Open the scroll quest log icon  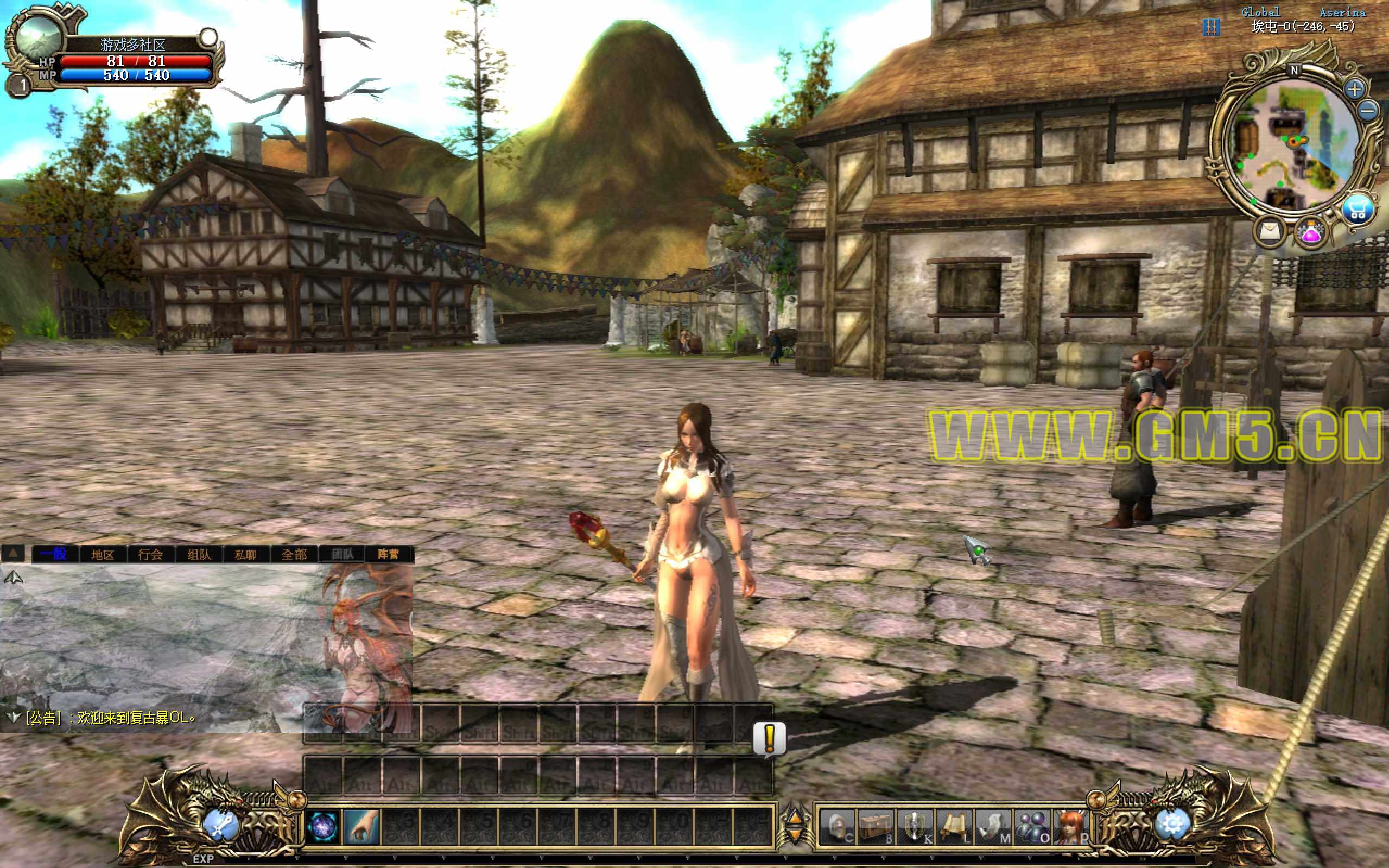click(954, 827)
